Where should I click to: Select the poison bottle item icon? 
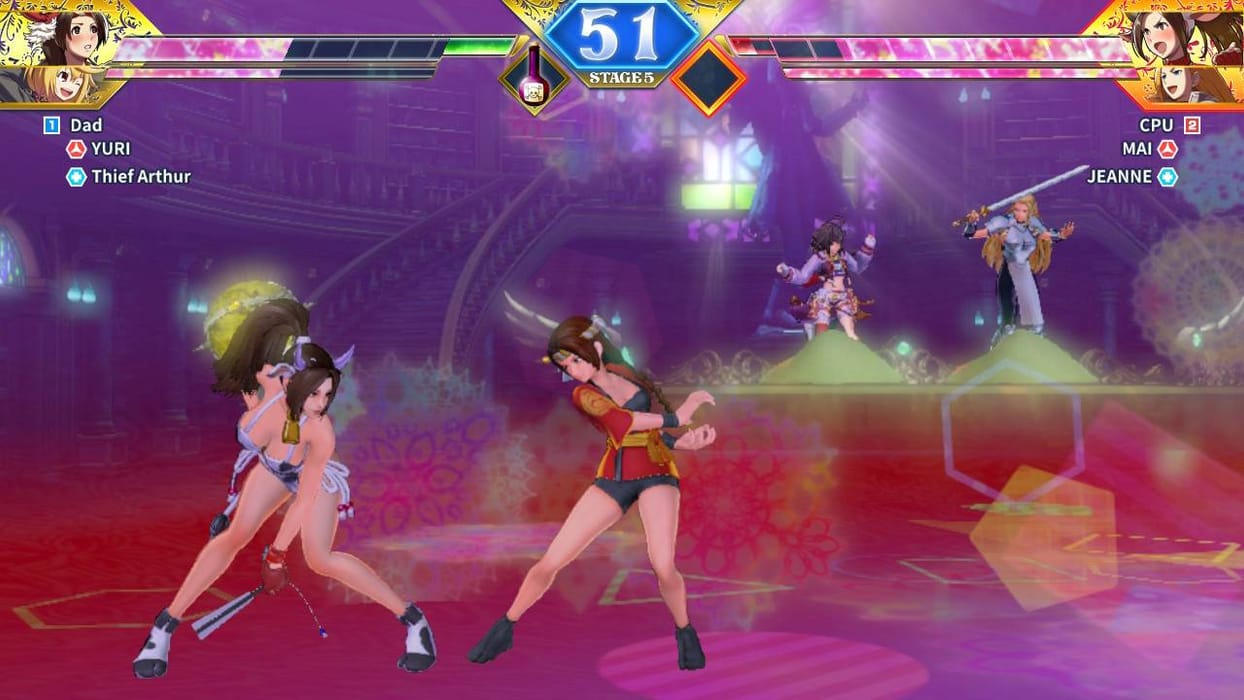[x=534, y=78]
